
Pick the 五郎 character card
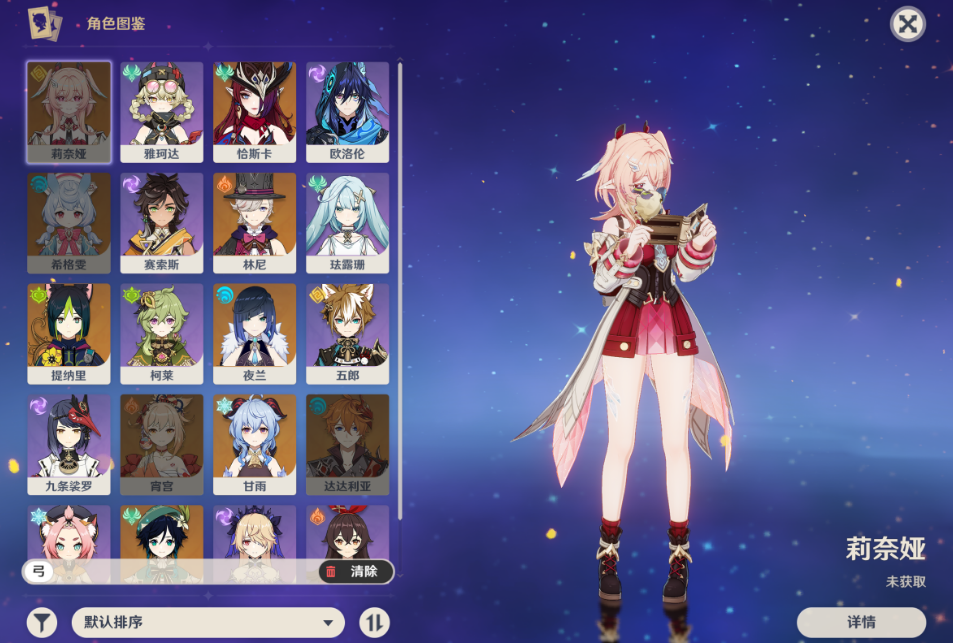347,333
